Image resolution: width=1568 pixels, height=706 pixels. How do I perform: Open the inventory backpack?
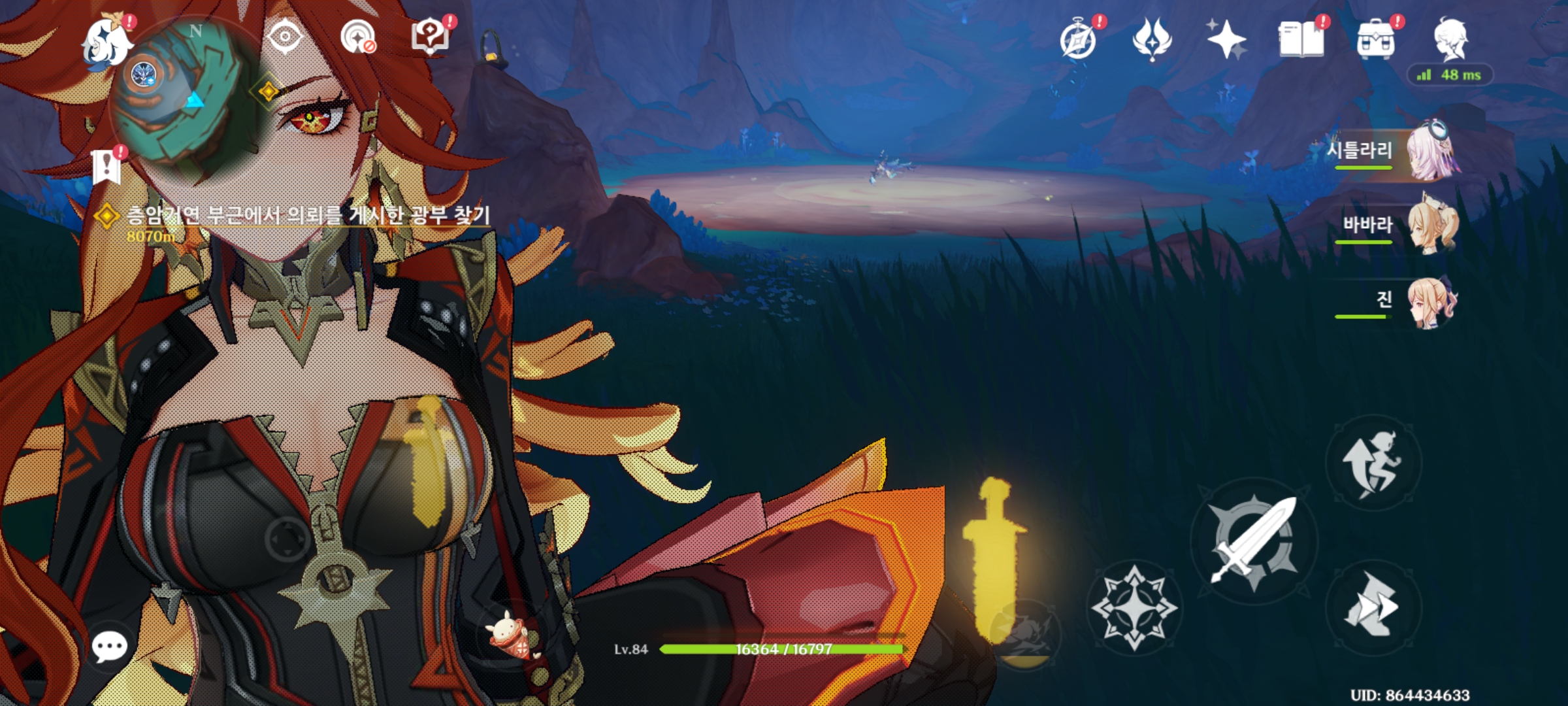1375,39
